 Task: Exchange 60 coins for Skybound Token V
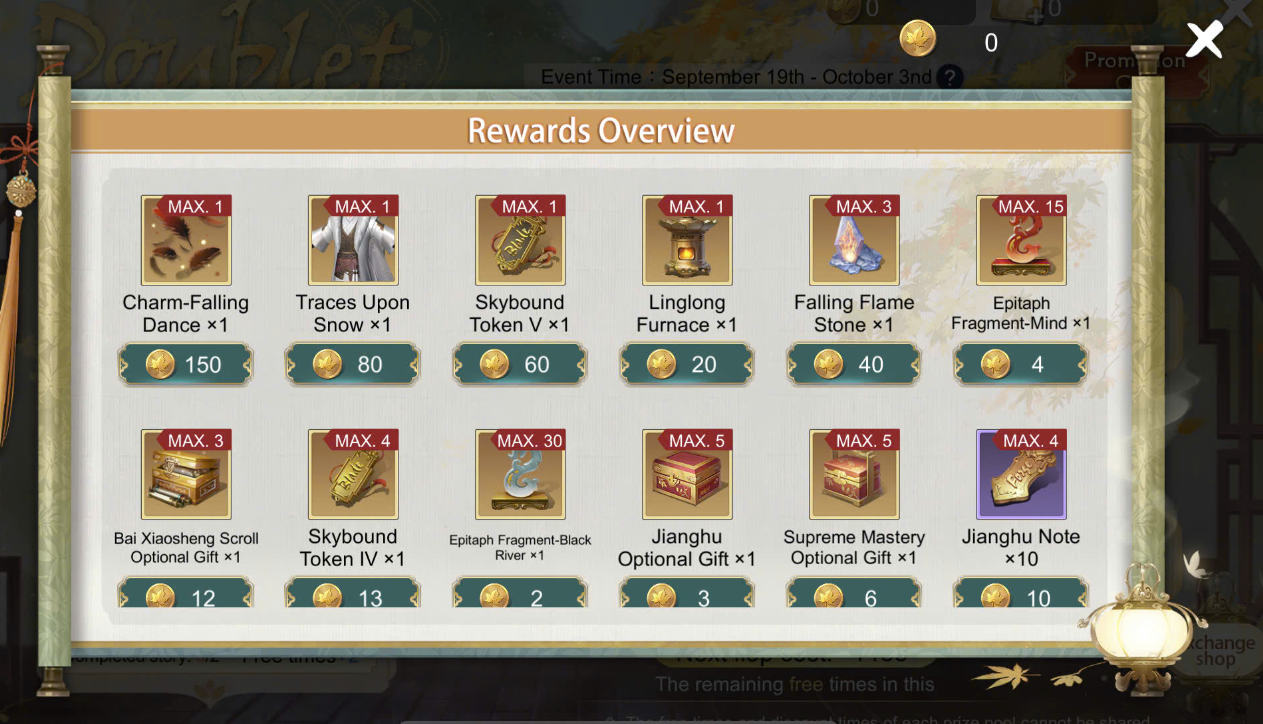[520, 364]
